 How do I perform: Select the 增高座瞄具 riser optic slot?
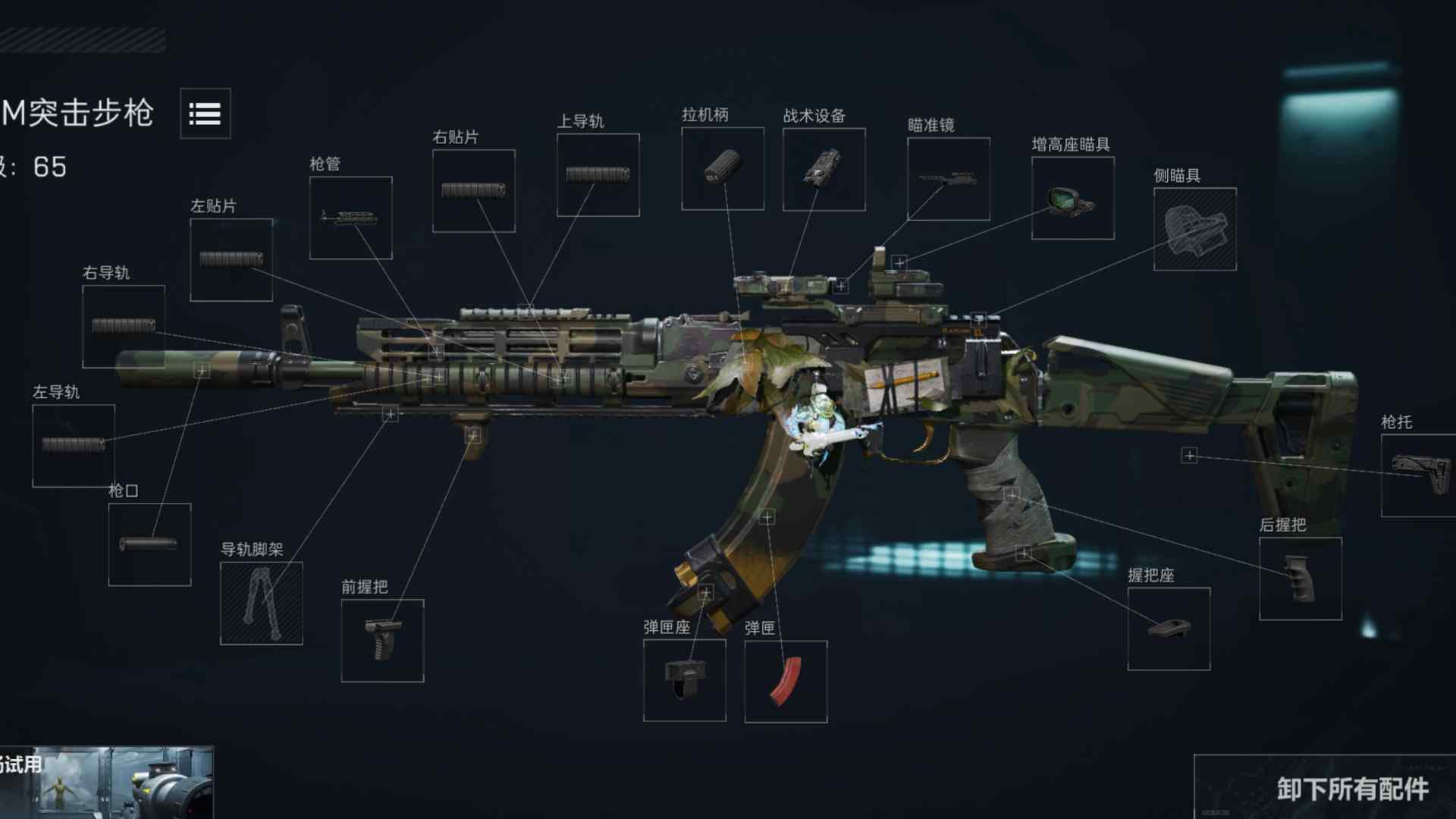pyautogui.click(x=1072, y=197)
